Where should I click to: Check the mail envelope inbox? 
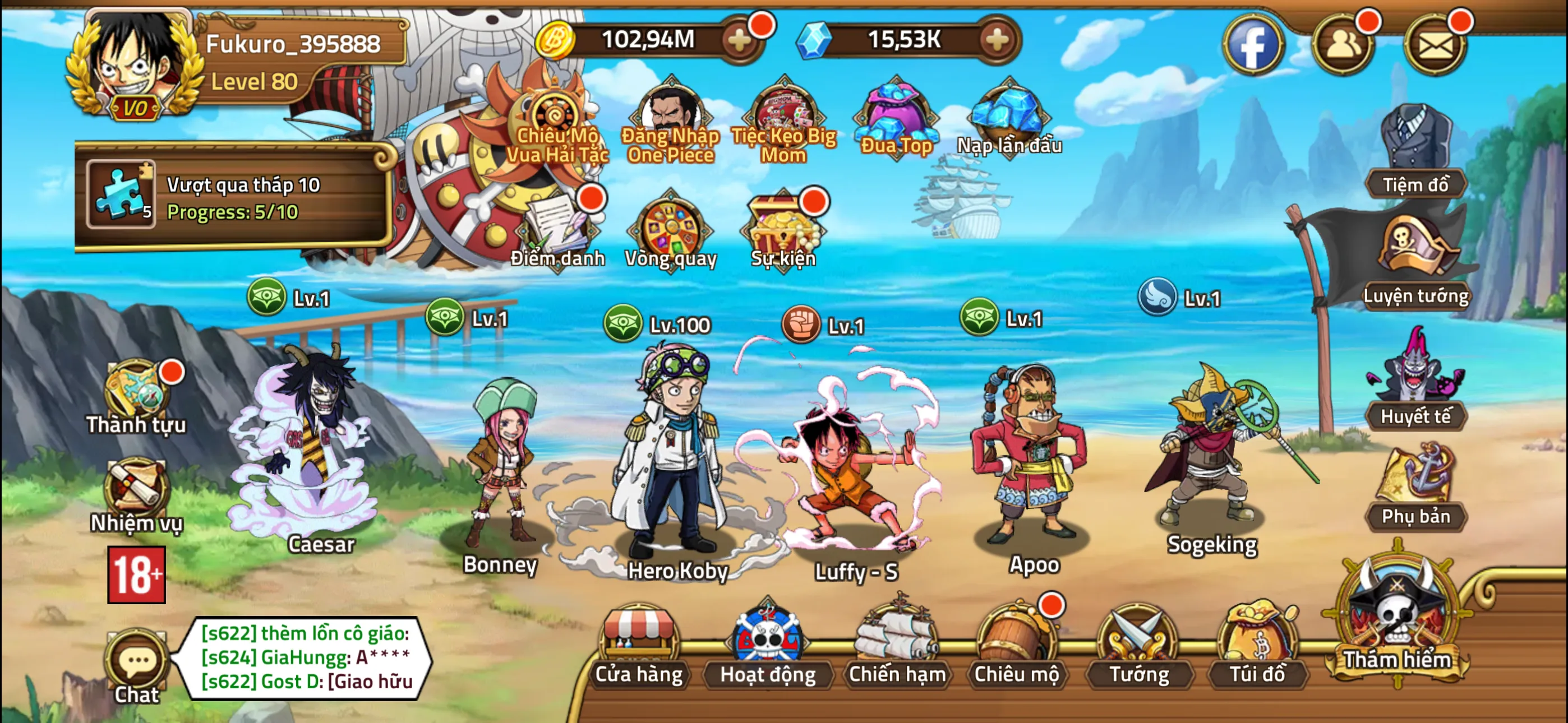(x=1435, y=44)
